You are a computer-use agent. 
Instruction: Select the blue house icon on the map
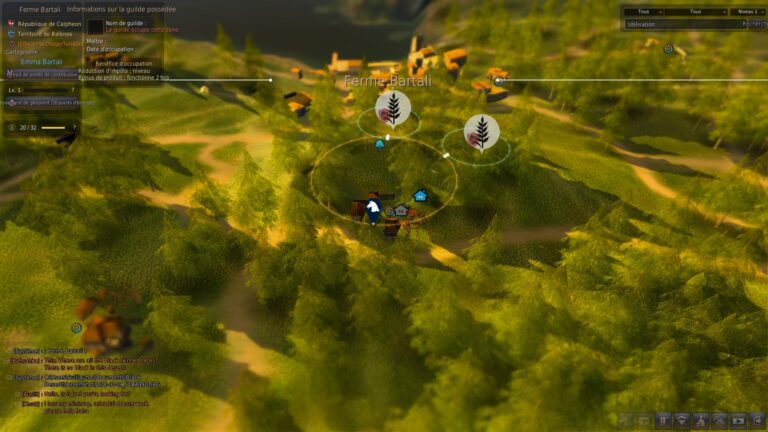420,195
